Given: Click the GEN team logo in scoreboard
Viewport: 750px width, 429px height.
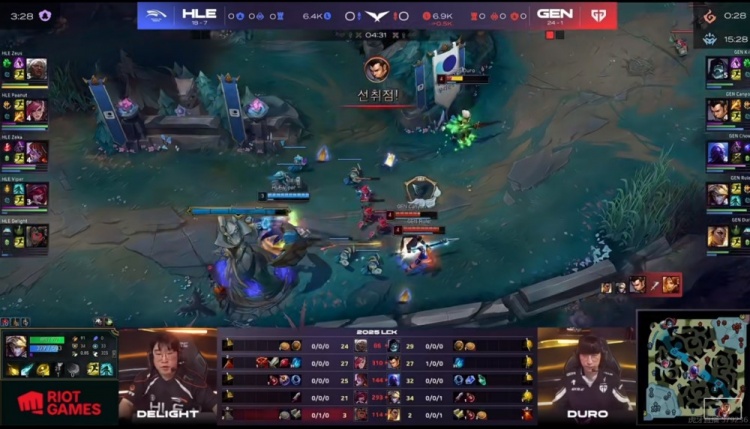Looking at the screenshot, I should click(597, 15).
